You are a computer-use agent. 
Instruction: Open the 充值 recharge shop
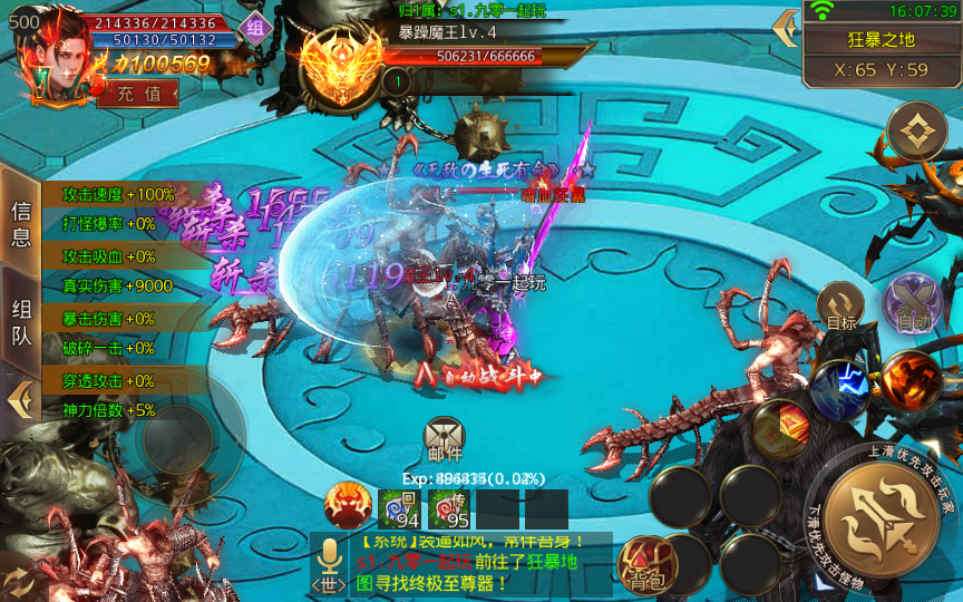138,94
